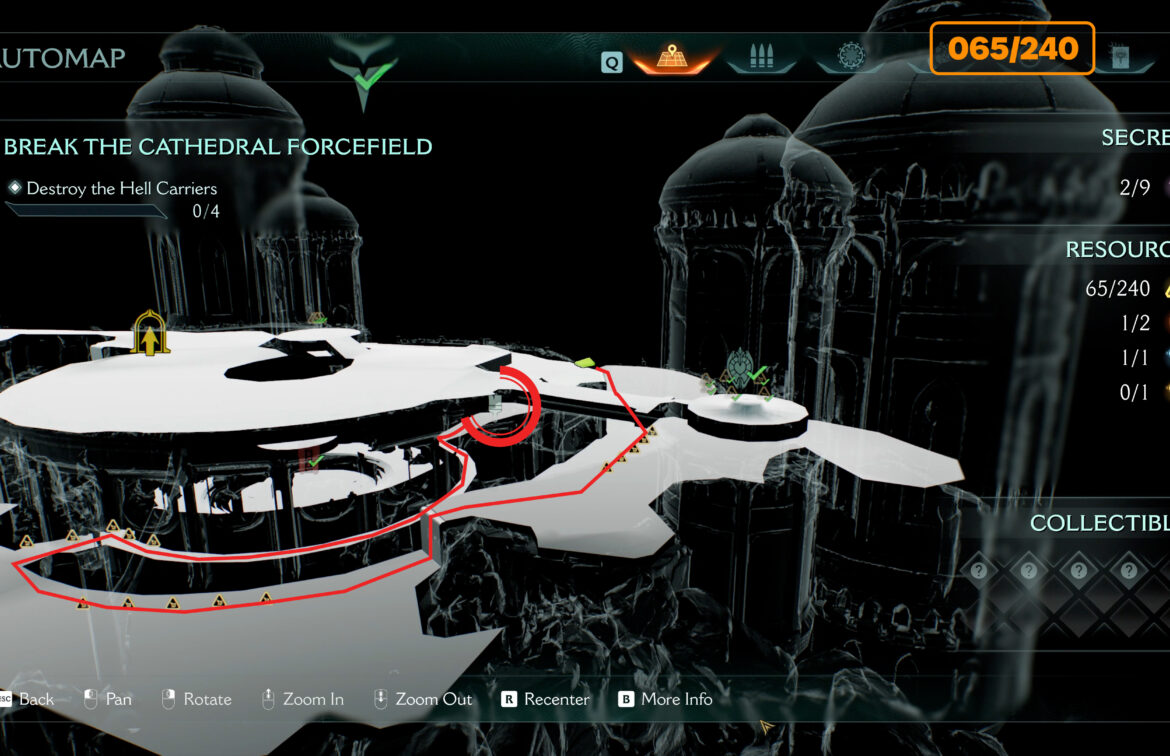The height and width of the screenshot is (756, 1170).
Task: Select the yellow arched gate map marker
Action: click(150, 334)
